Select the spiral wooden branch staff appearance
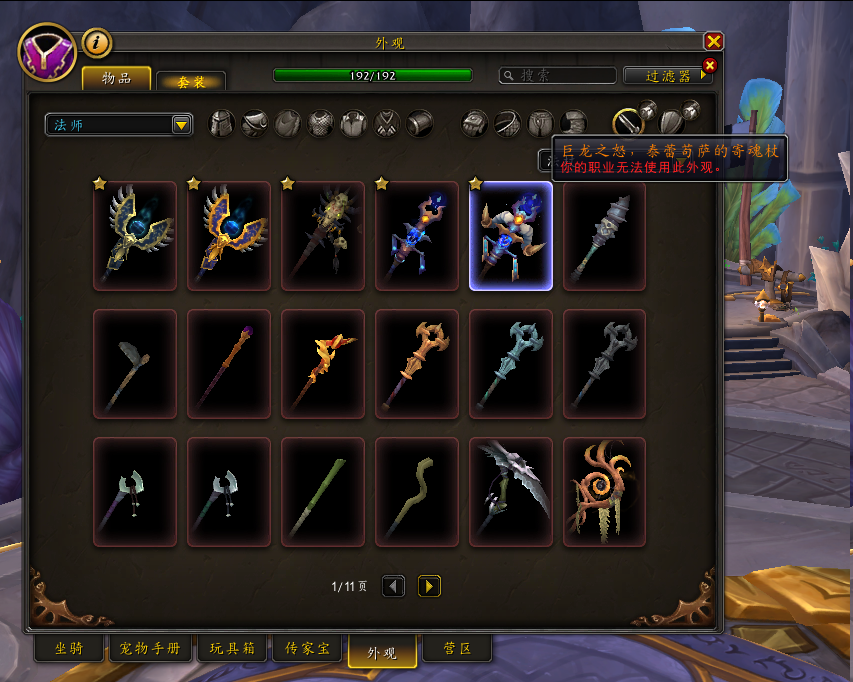This screenshot has height=682, width=853. (604, 491)
